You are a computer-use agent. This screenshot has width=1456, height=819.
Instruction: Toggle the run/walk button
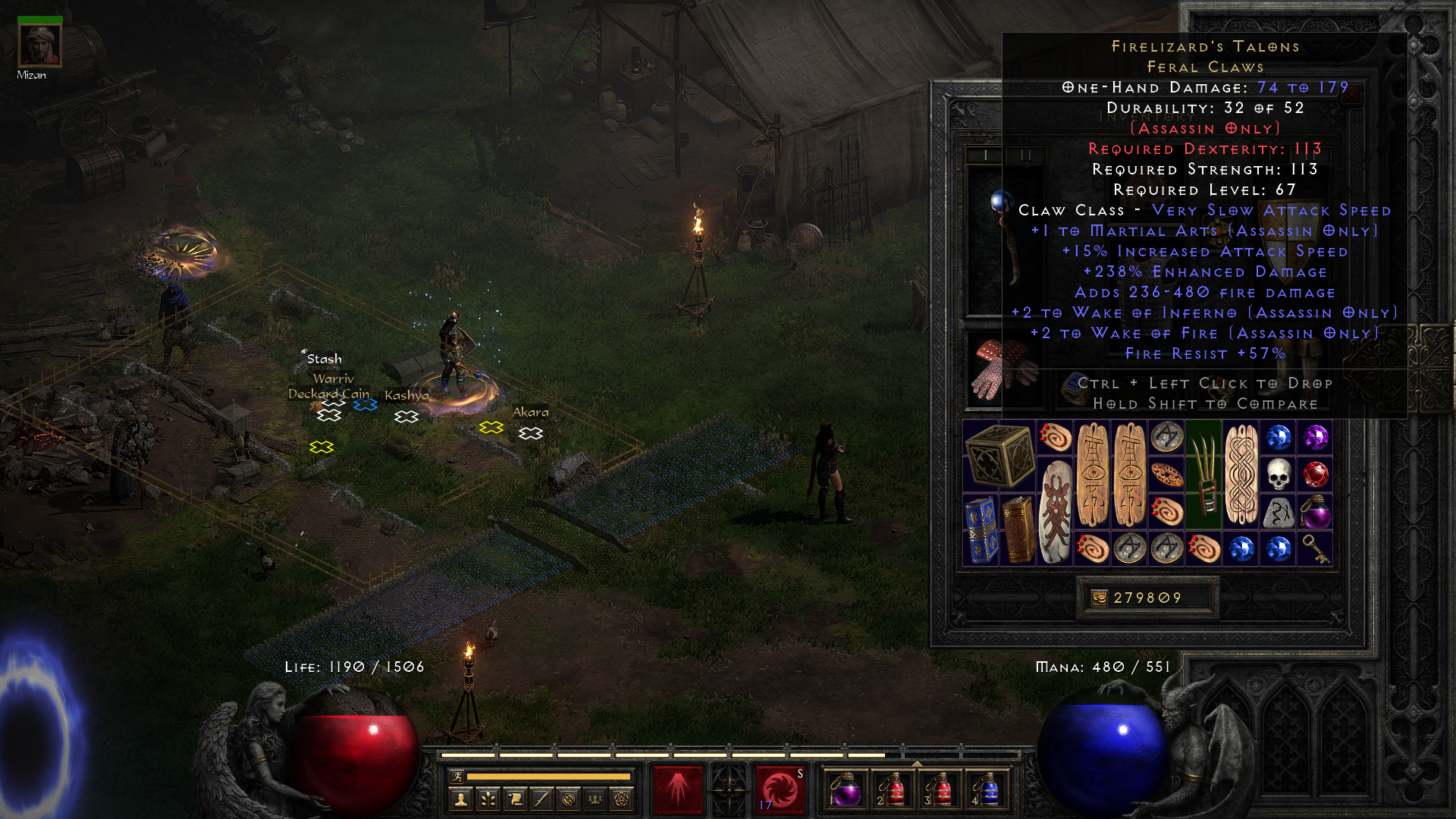(x=457, y=776)
